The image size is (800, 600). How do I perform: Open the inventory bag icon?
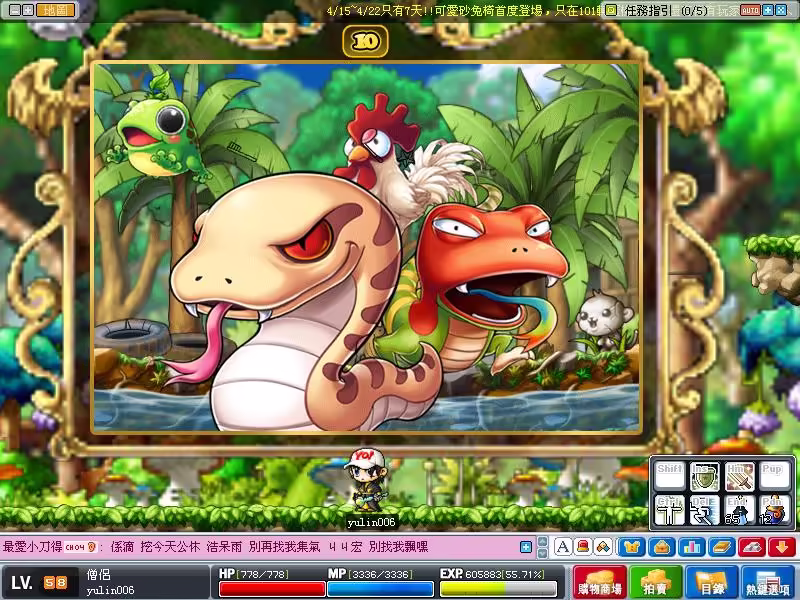(661, 547)
